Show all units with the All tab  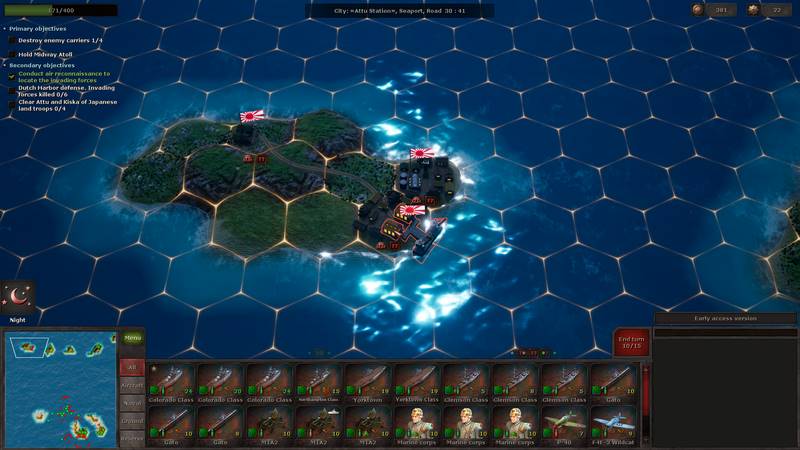pos(132,367)
